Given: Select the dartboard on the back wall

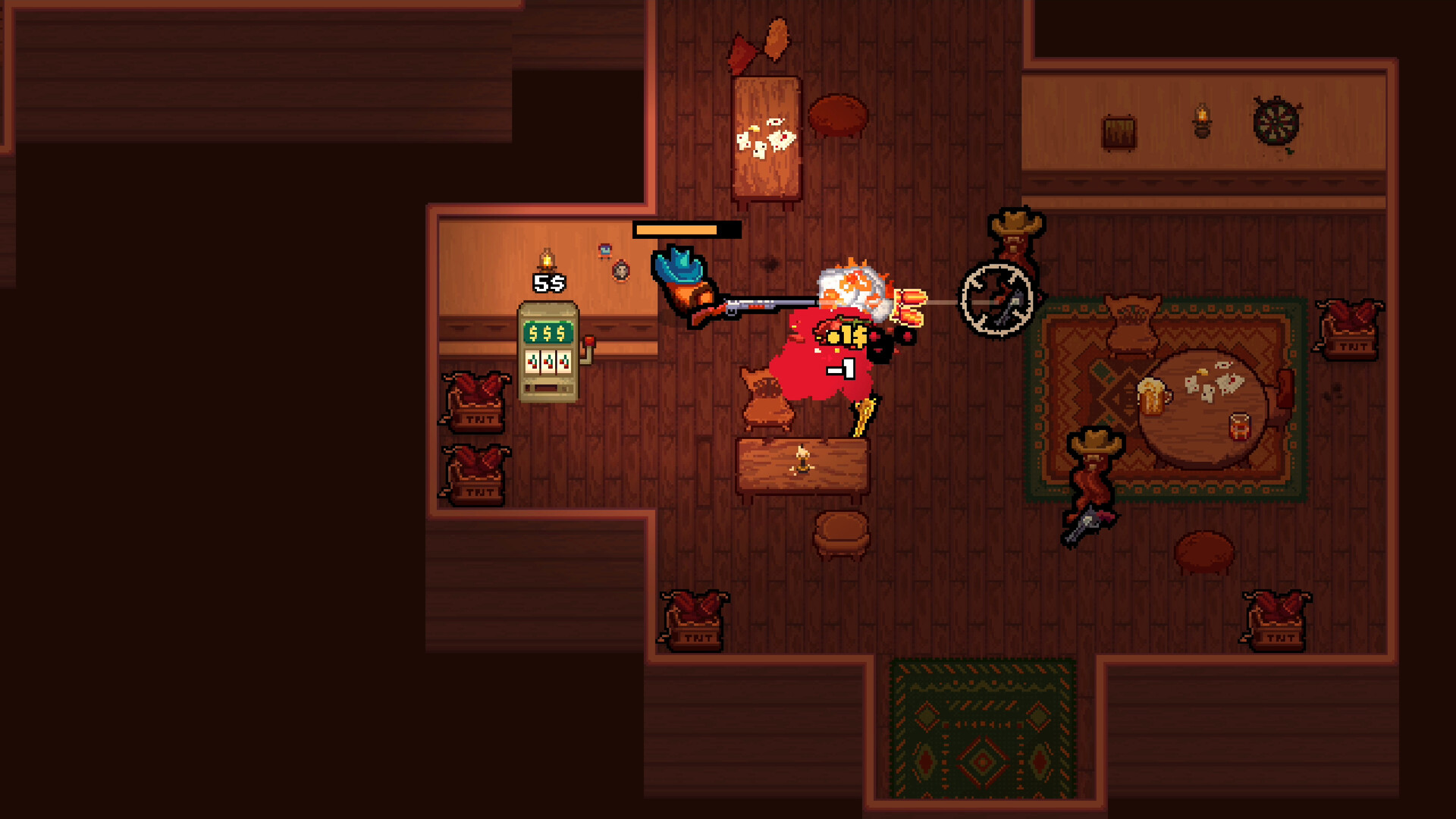Looking at the screenshot, I should point(1276,121).
